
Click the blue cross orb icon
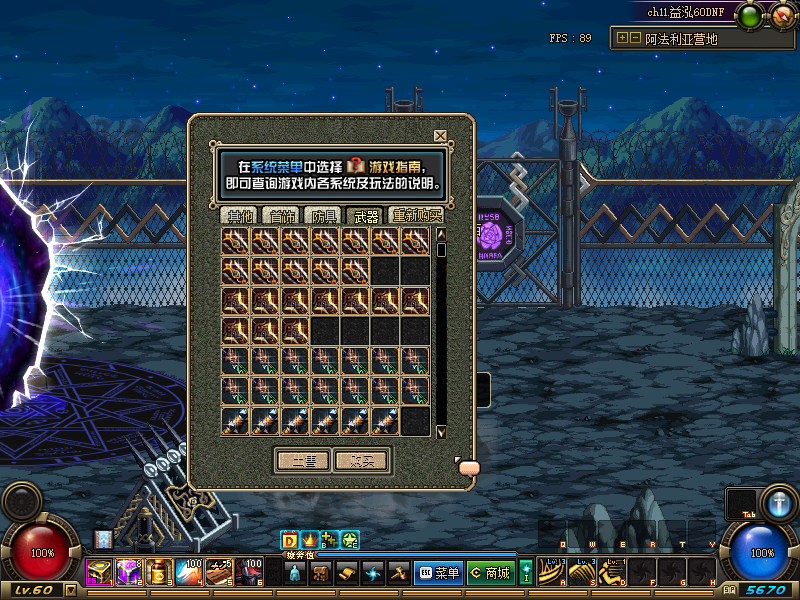pos(778,502)
